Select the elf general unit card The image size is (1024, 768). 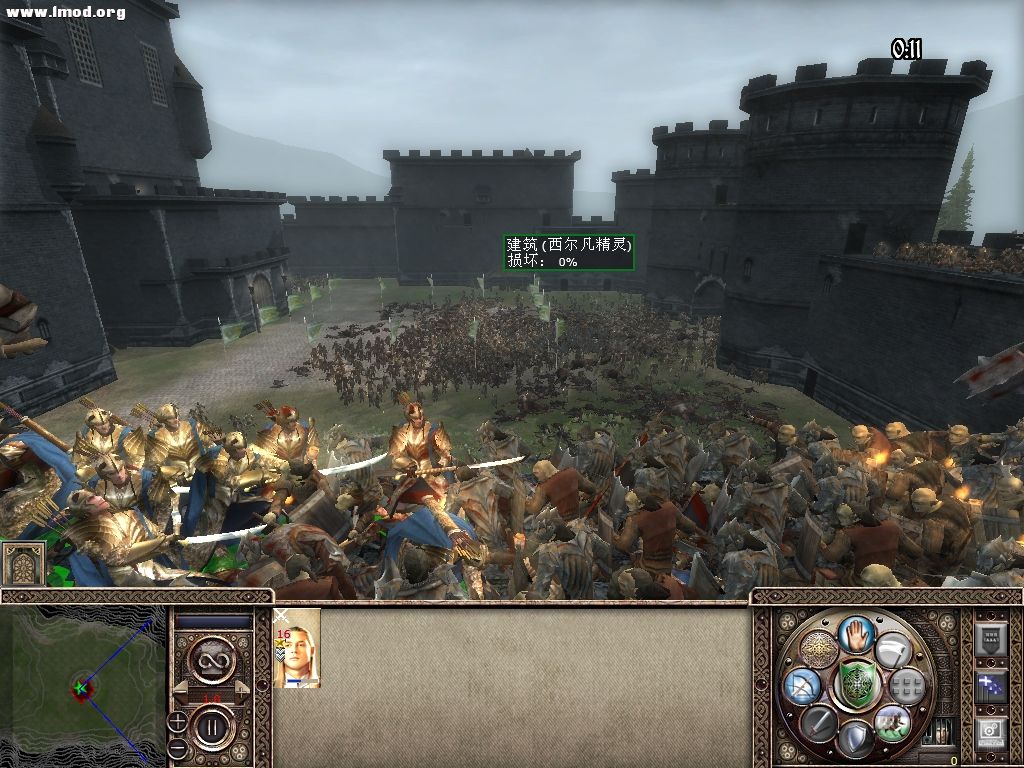297,648
